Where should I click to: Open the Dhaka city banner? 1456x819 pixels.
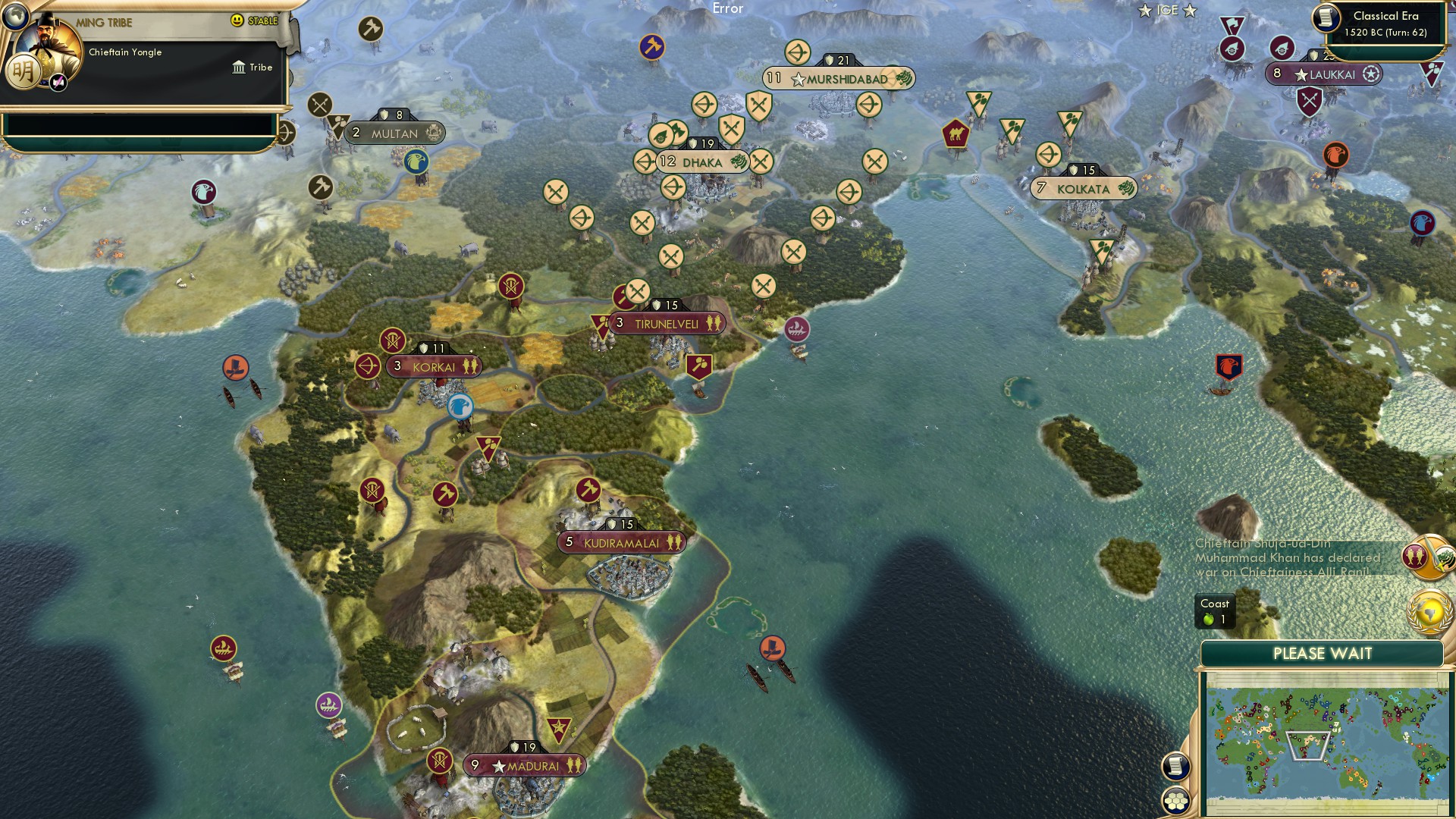pos(702,161)
